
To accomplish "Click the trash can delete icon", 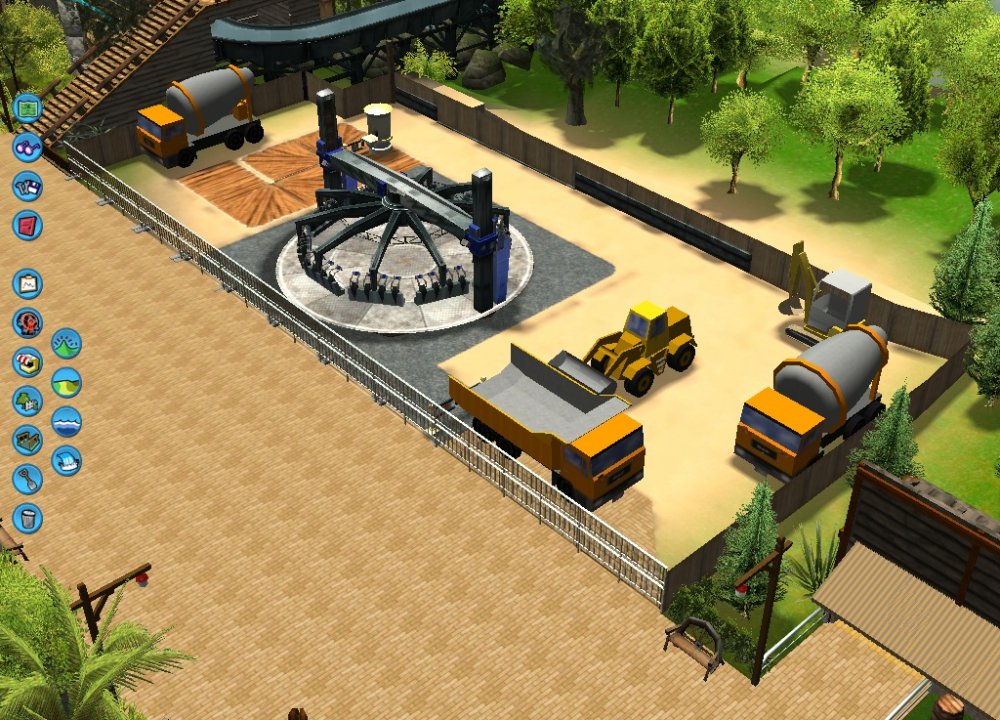I will coord(27,518).
